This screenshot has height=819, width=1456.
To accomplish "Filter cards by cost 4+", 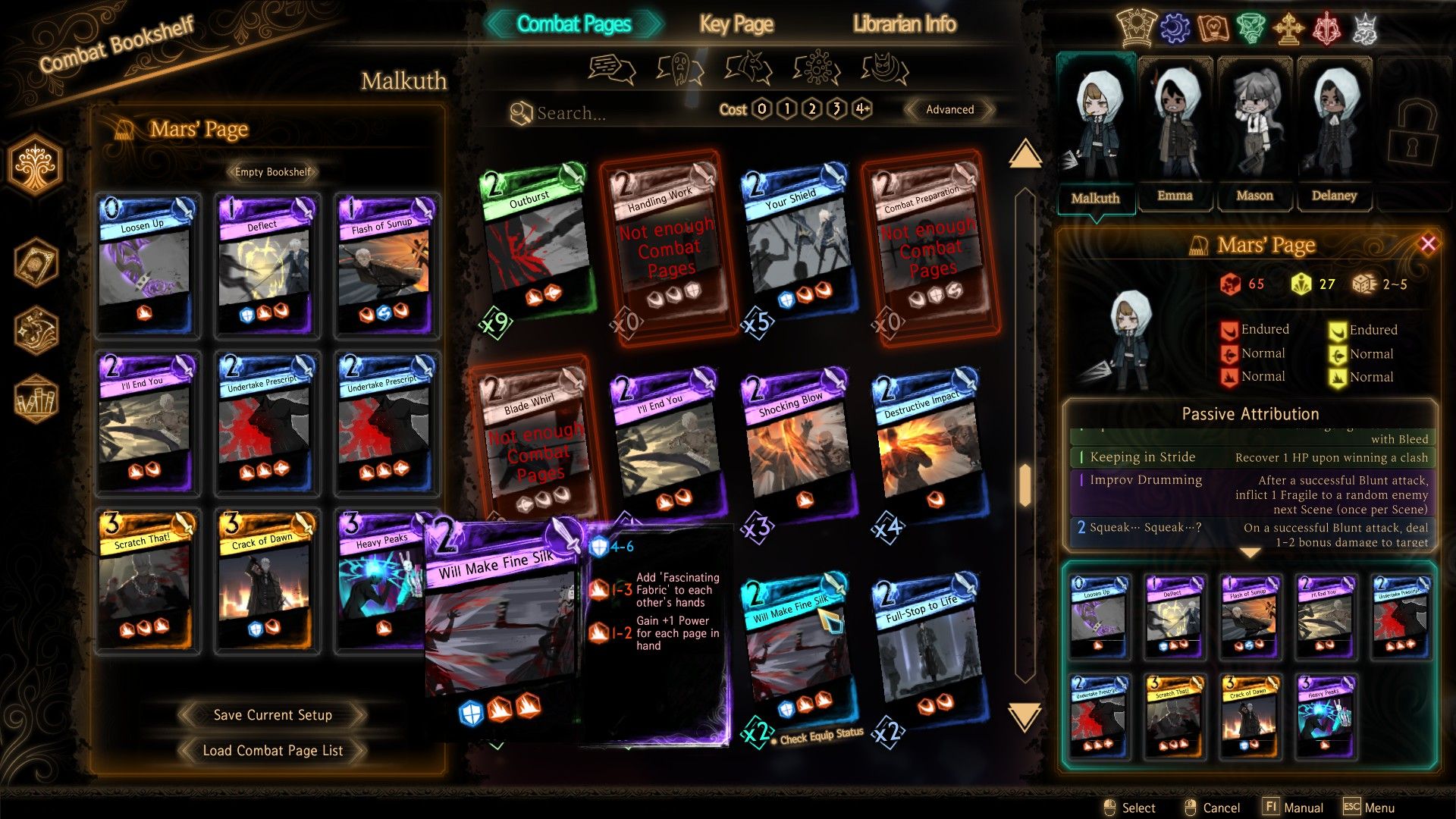I will coord(862,109).
